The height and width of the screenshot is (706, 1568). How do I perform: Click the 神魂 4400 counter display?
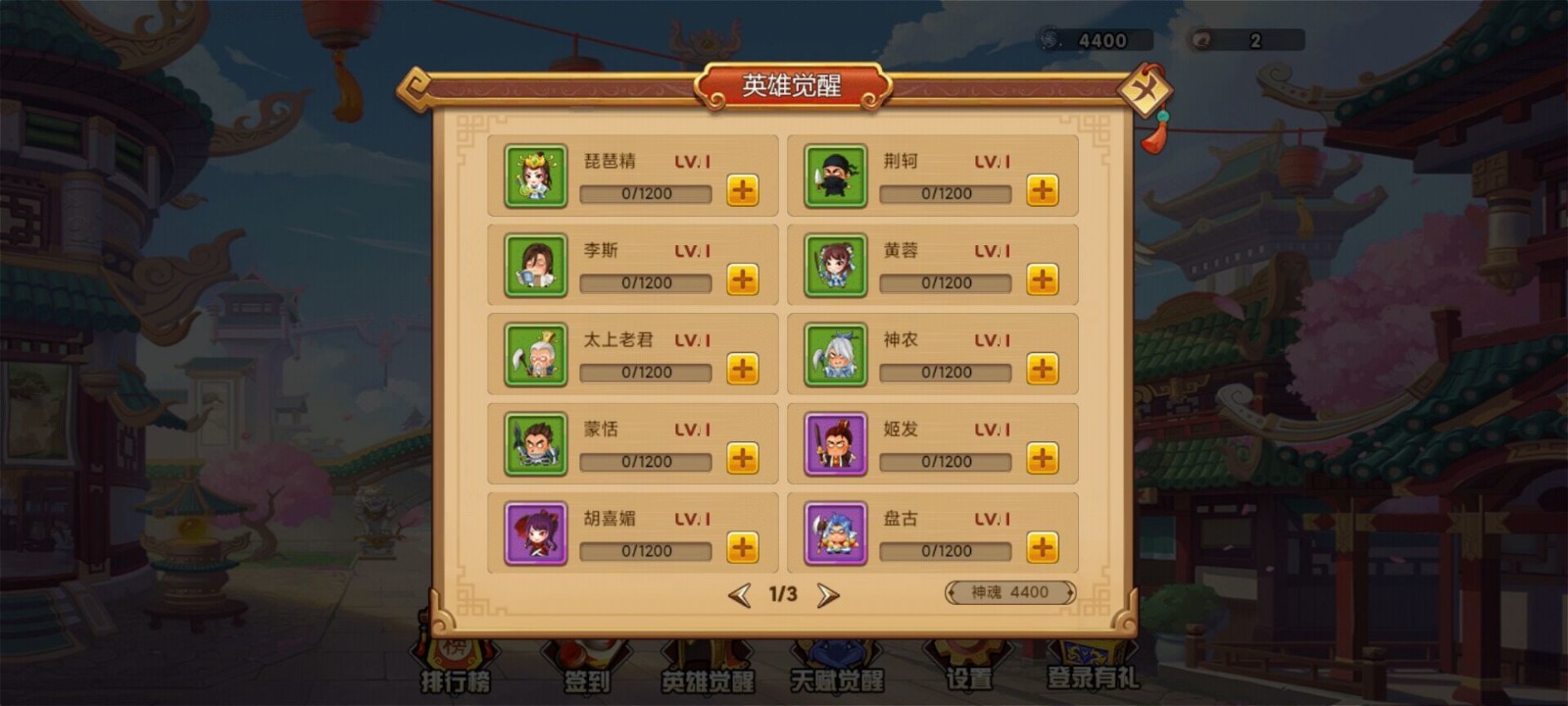click(x=1007, y=592)
